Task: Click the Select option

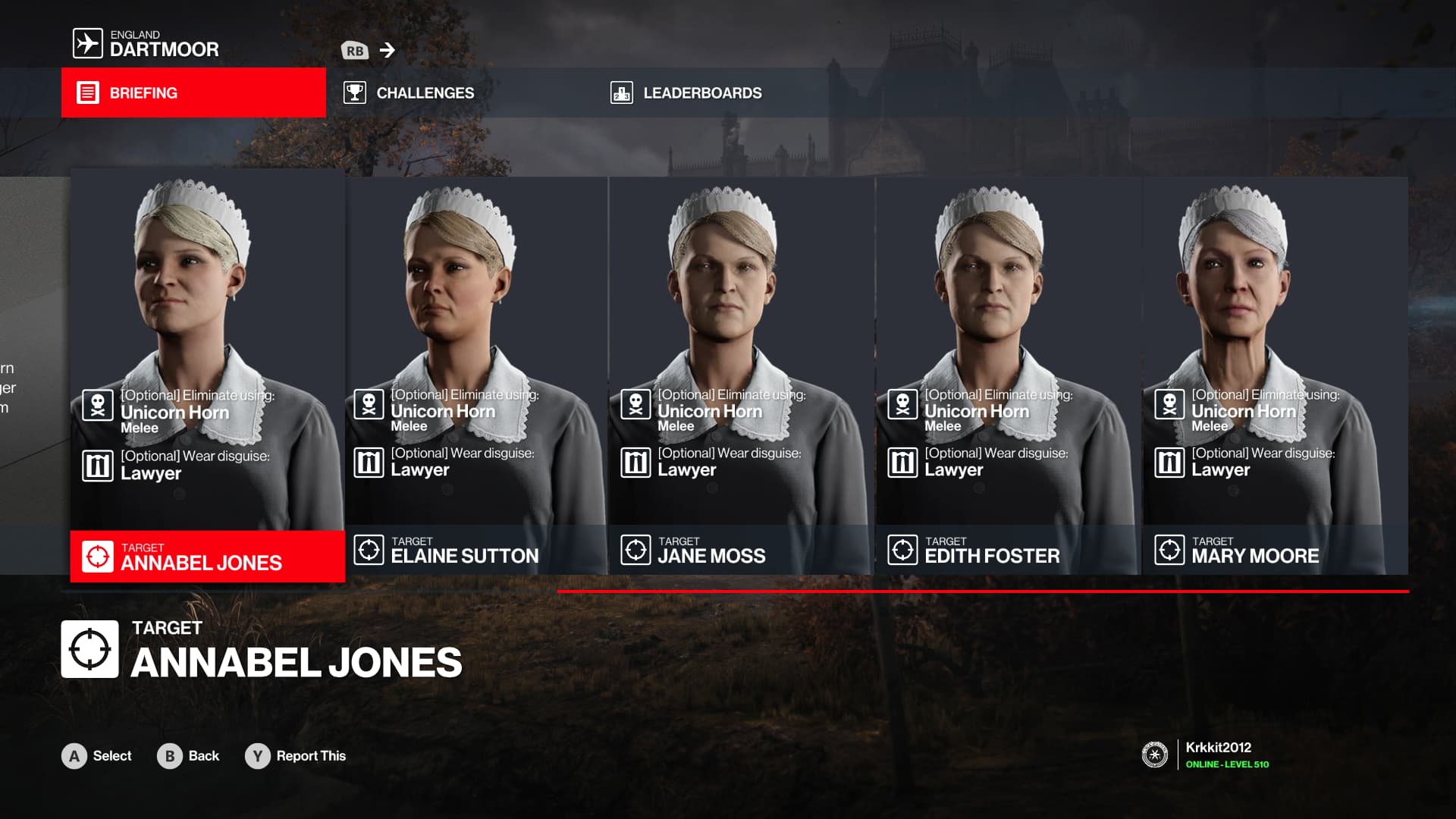Action: (97, 756)
